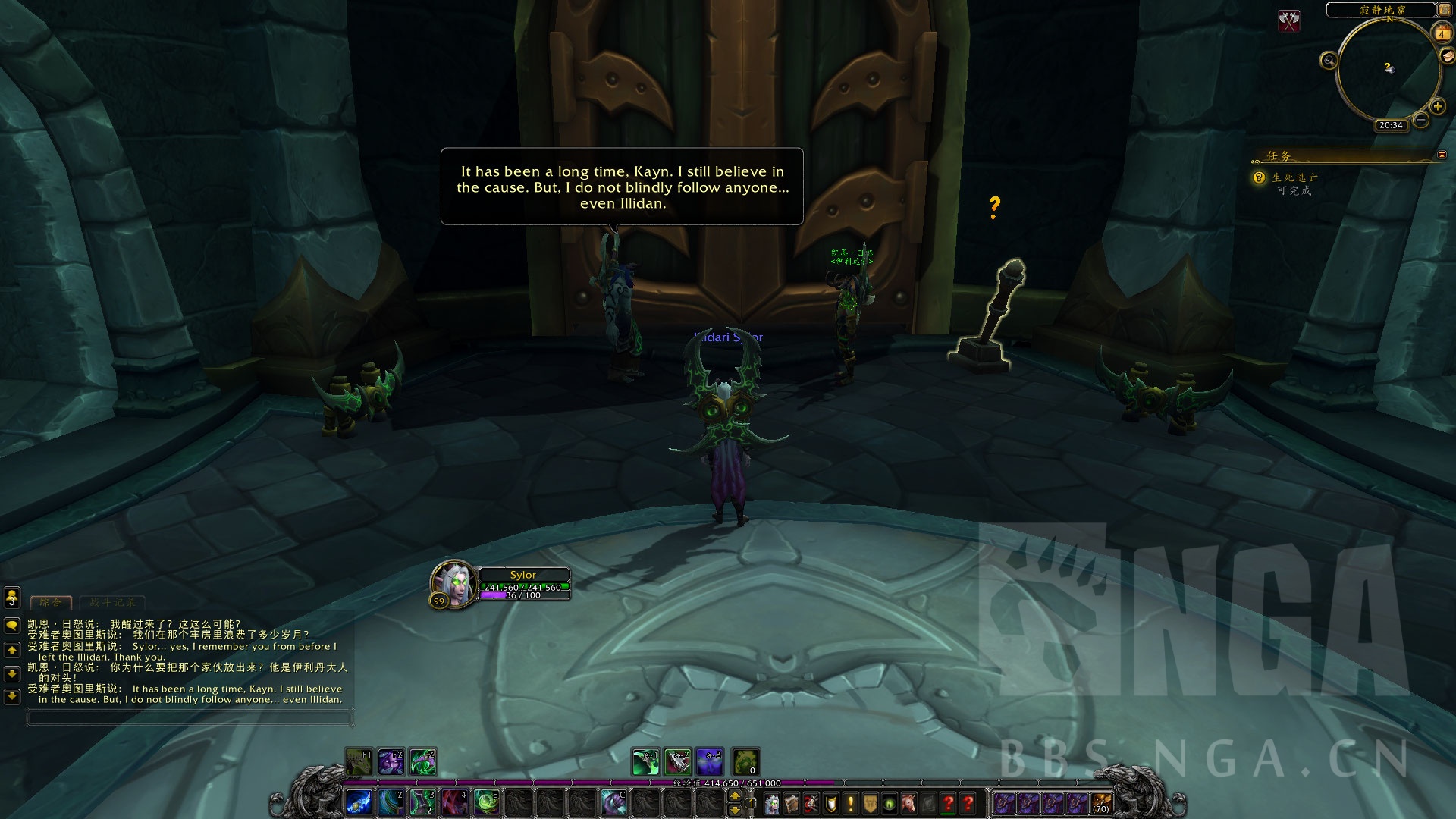Select the 综合 general chat tab

[x=51, y=602]
